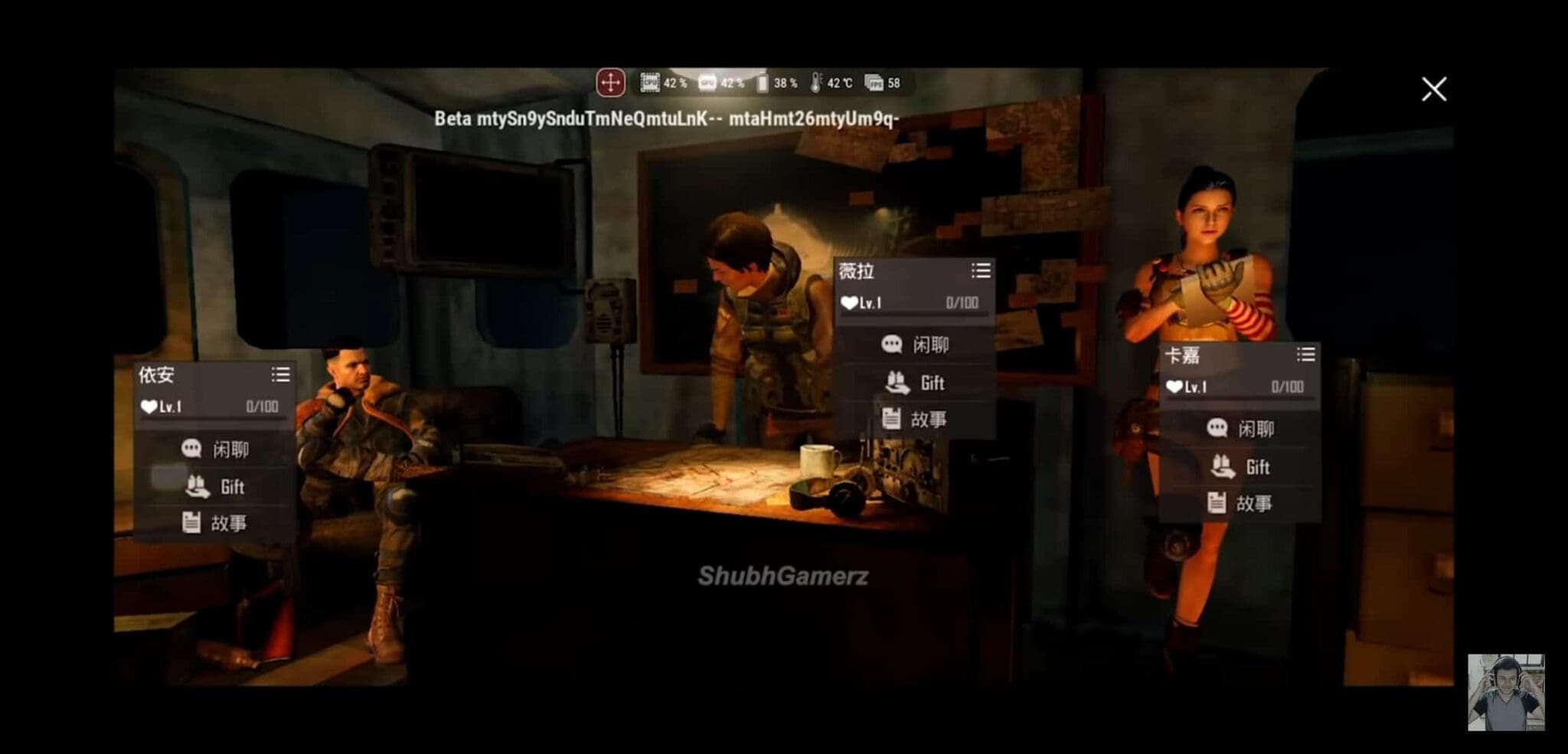View the 故事 story of 依安
This screenshot has height=754, width=1568.
coord(216,524)
